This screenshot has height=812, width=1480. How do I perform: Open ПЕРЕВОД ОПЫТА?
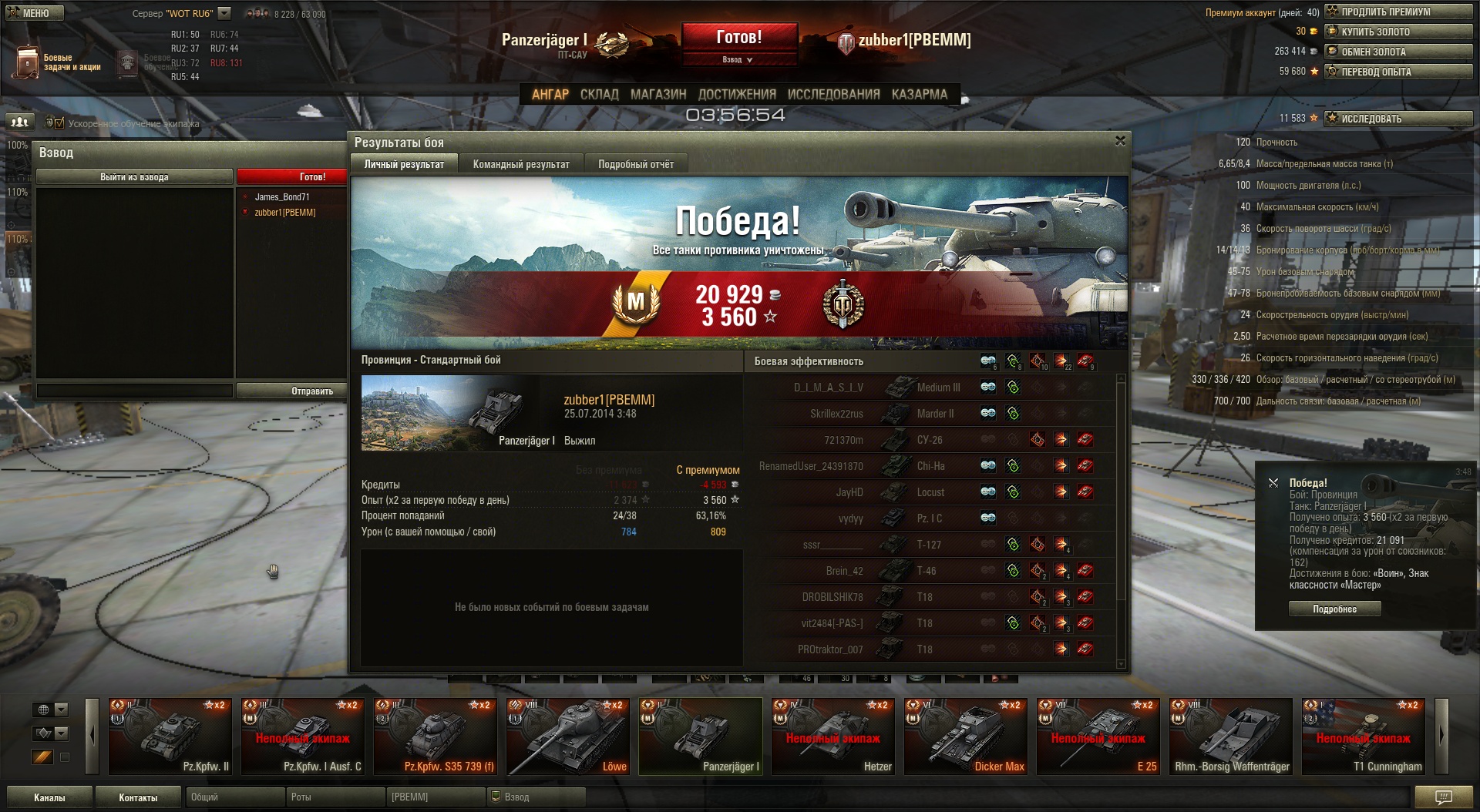(1398, 72)
